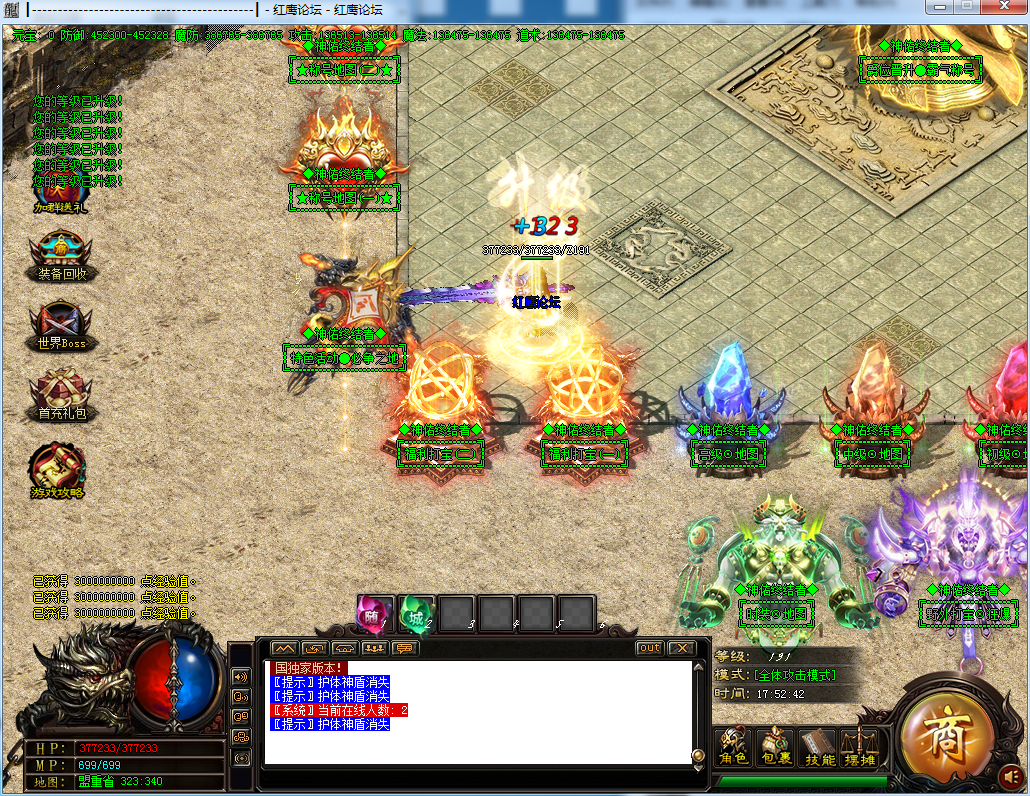Open the 摆摊 stall trading button
Screen dimensions: 1030x796
click(859, 747)
